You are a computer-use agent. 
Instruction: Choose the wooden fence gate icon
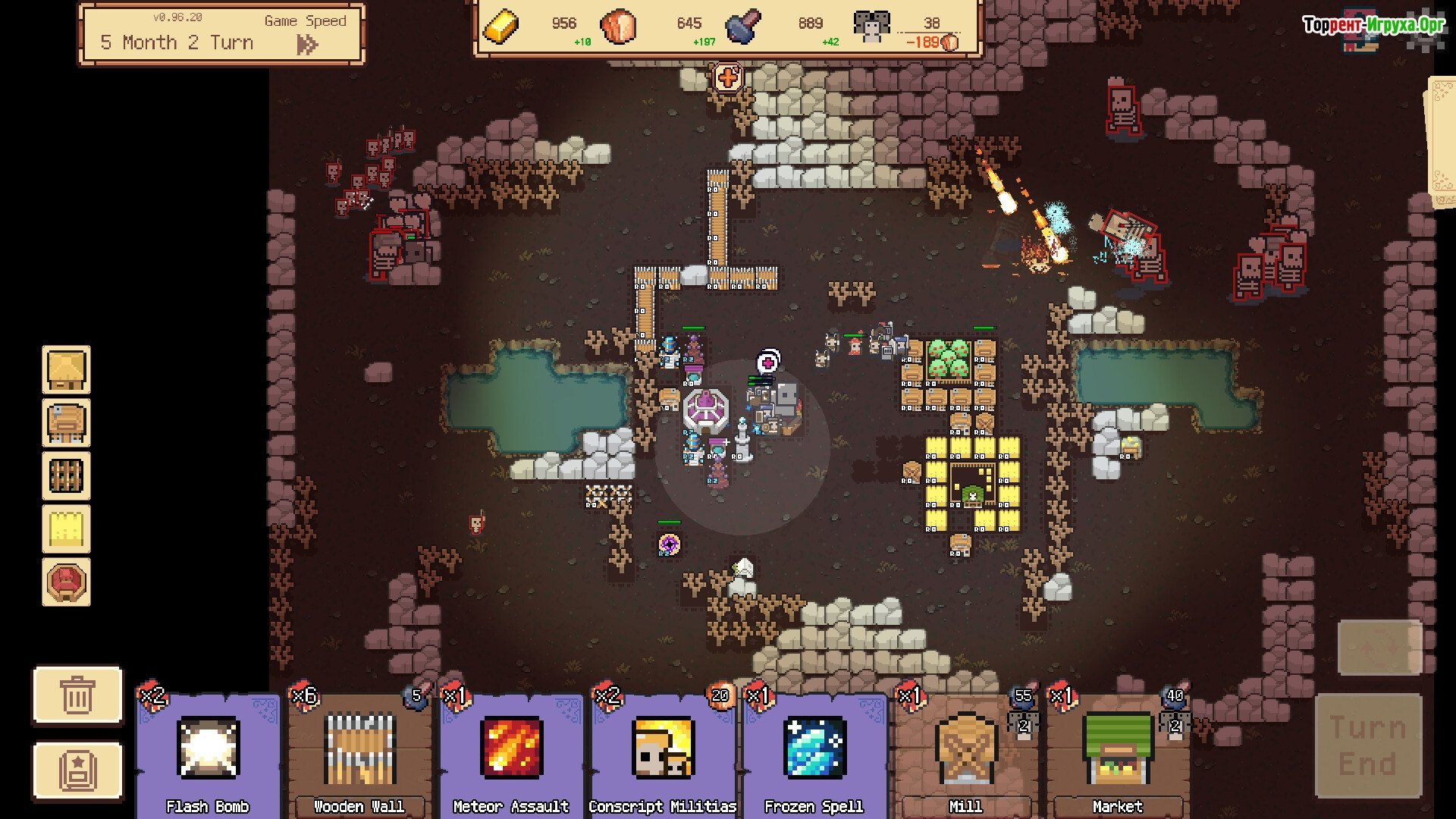66,475
